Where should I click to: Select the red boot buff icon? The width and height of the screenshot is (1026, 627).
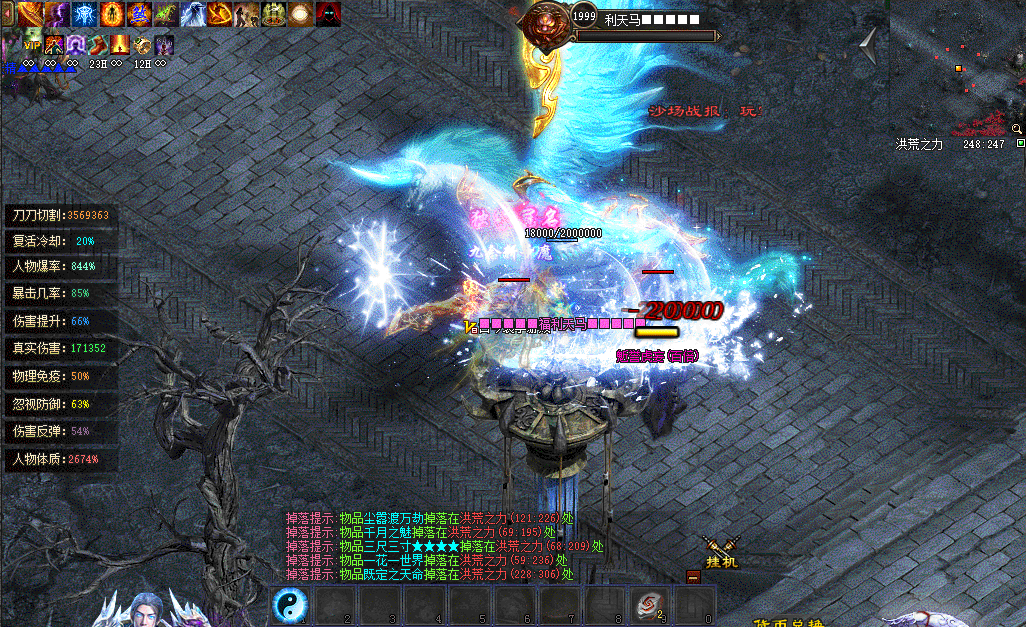[x=98, y=44]
